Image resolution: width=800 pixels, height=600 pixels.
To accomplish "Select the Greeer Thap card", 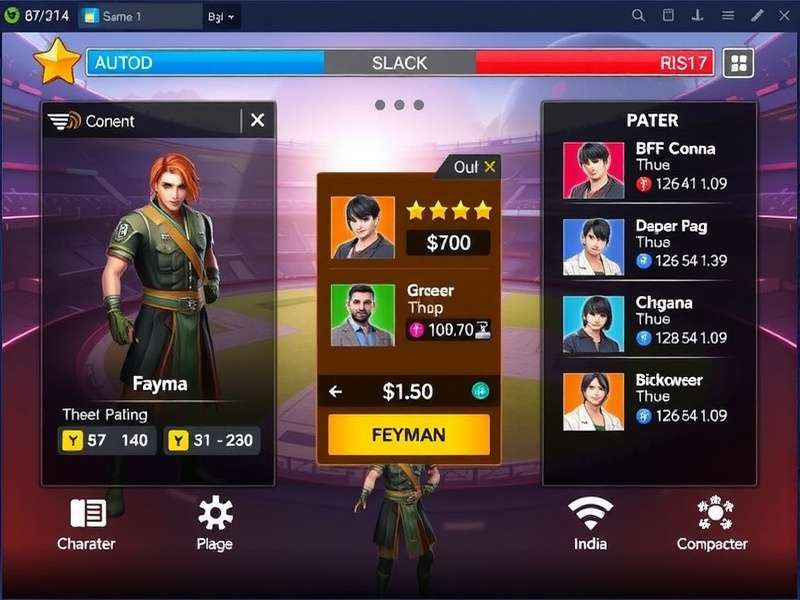I will pyautogui.click(x=409, y=314).
